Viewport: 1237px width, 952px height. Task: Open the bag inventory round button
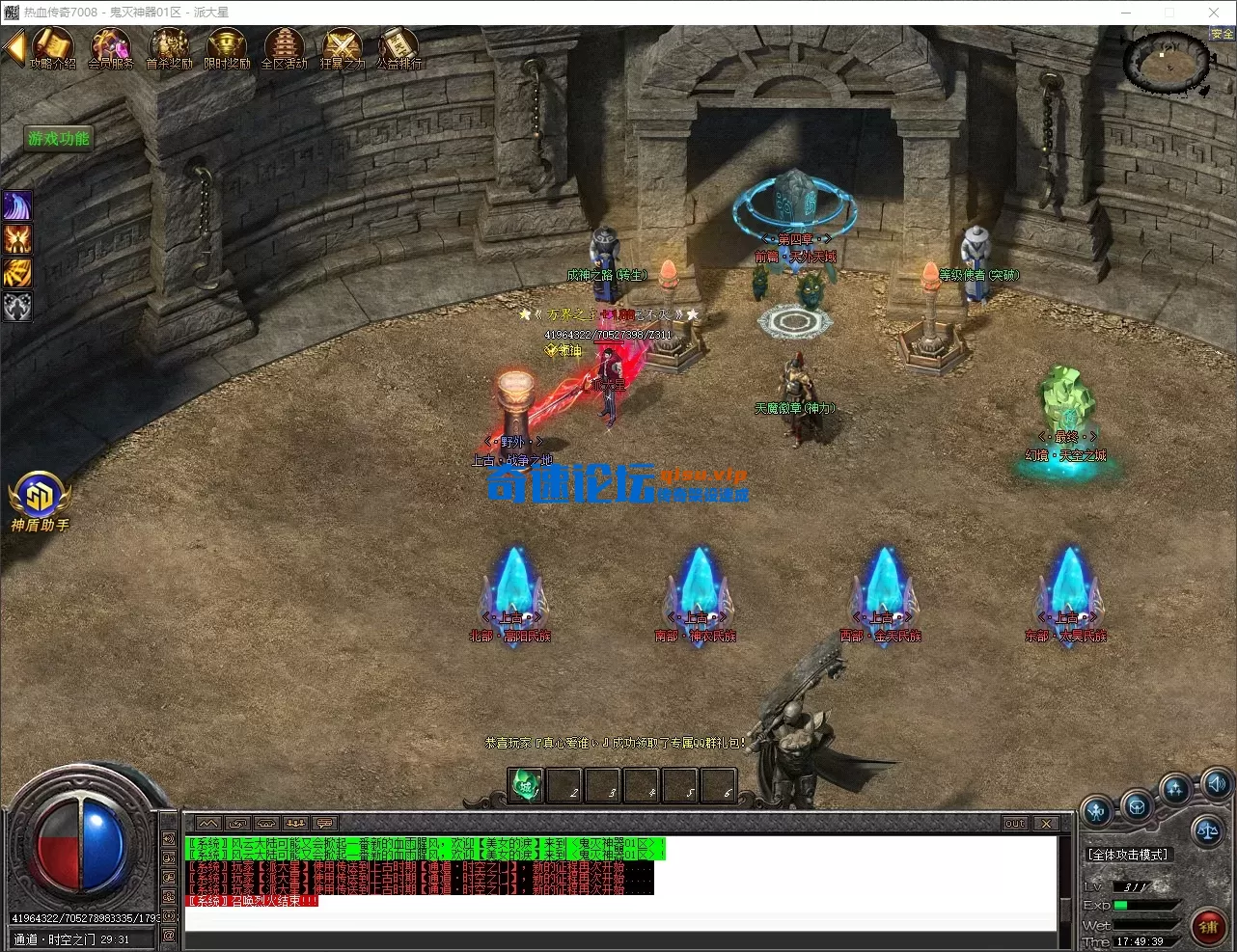coord(1138,804)
